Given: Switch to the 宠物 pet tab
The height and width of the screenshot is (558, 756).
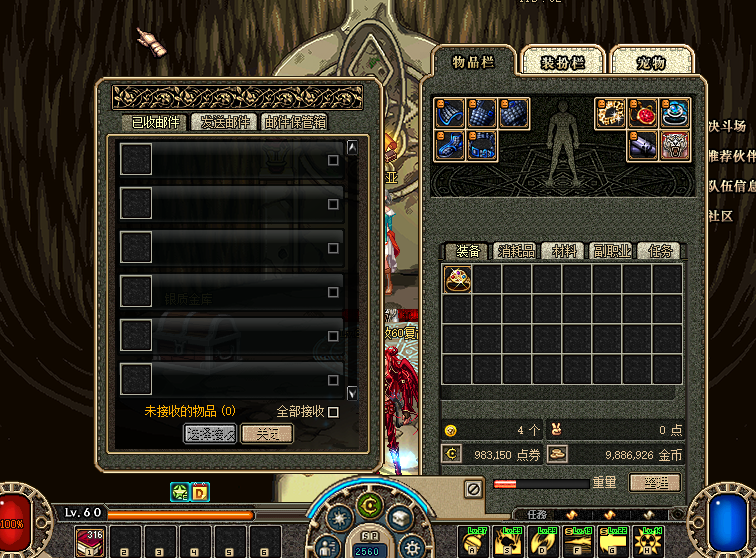Looking at the screenshot, I should [651, 62].
